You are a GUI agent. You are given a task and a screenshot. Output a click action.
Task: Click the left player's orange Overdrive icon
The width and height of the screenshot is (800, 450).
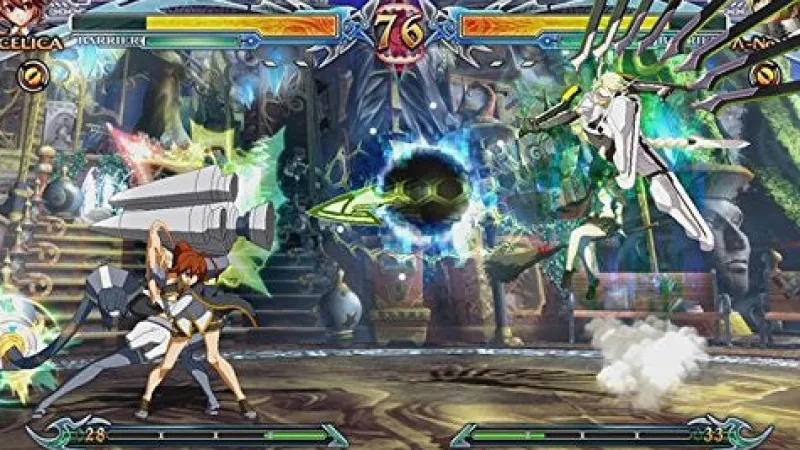(34, 73)
